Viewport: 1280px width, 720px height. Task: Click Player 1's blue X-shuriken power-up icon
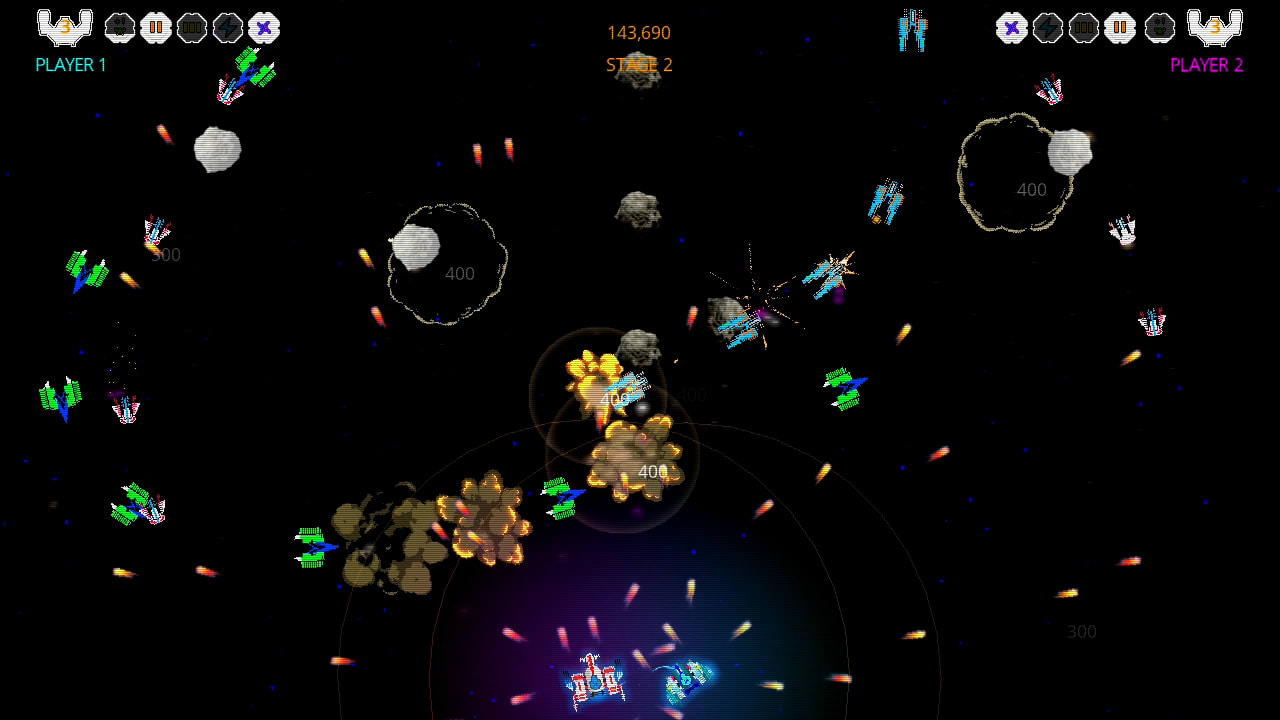(264, 27)
